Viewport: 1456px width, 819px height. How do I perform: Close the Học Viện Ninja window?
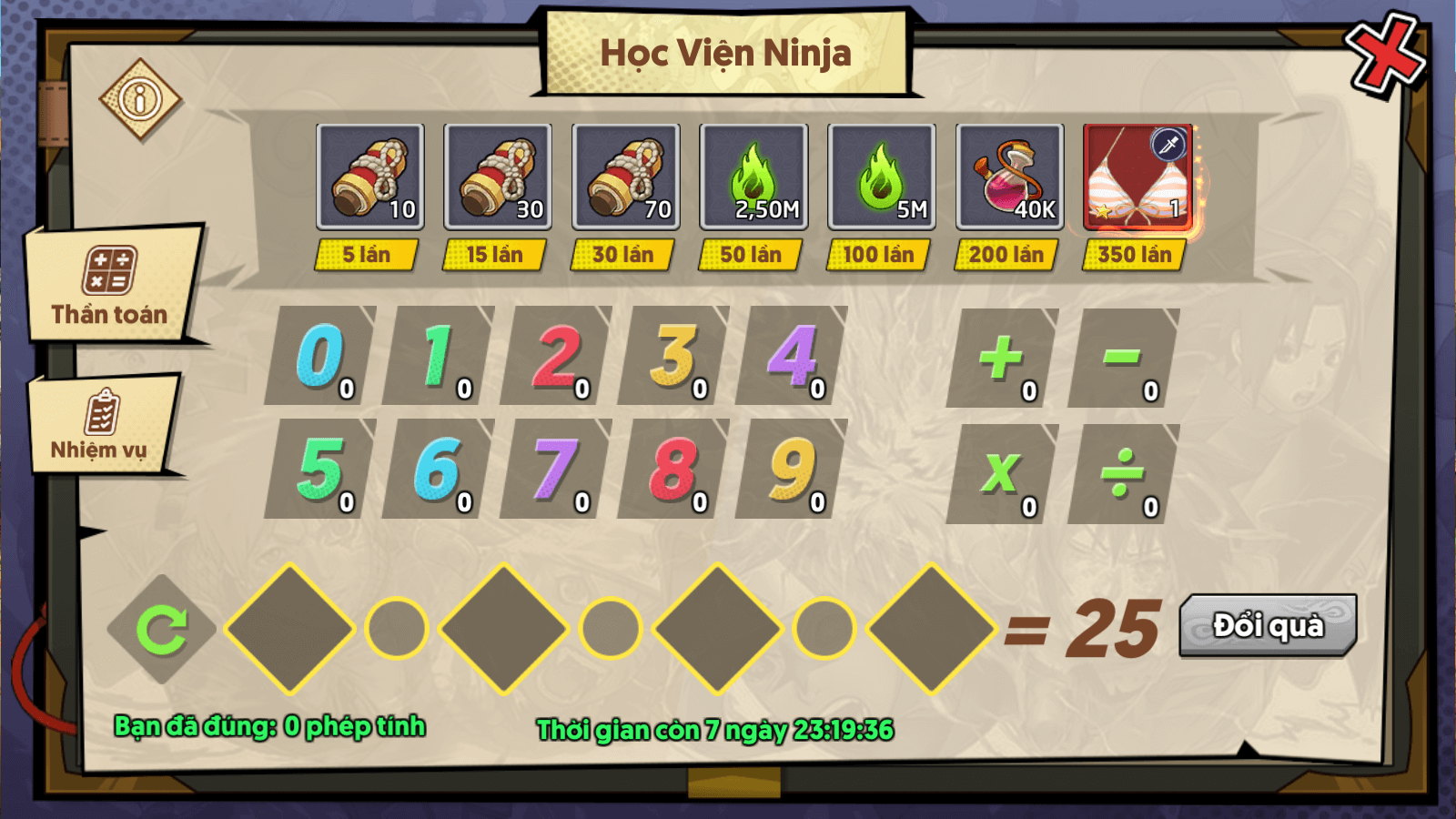[x=1384, y=56]
